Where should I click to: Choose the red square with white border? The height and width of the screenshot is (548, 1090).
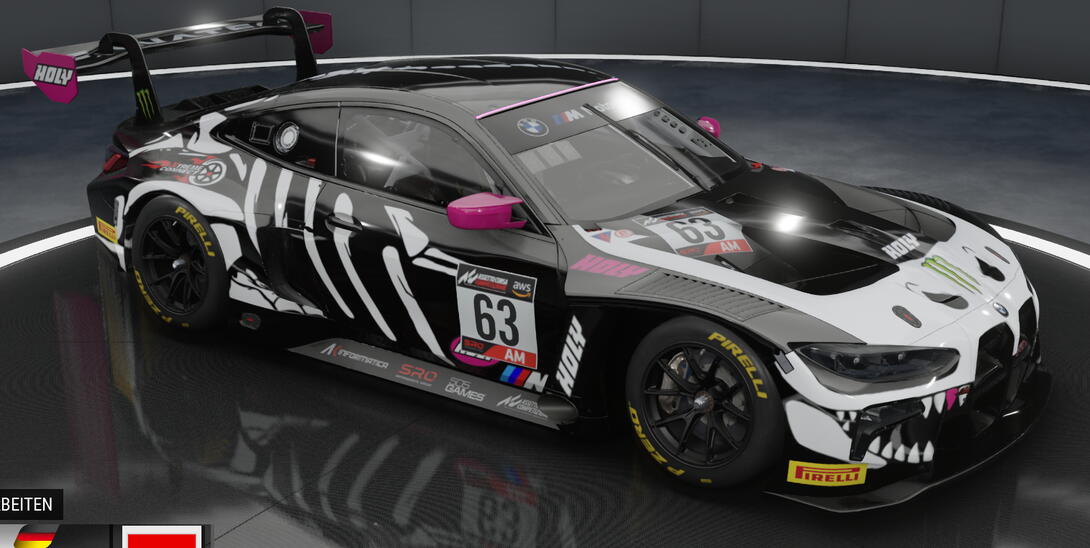tap(161, 537)
